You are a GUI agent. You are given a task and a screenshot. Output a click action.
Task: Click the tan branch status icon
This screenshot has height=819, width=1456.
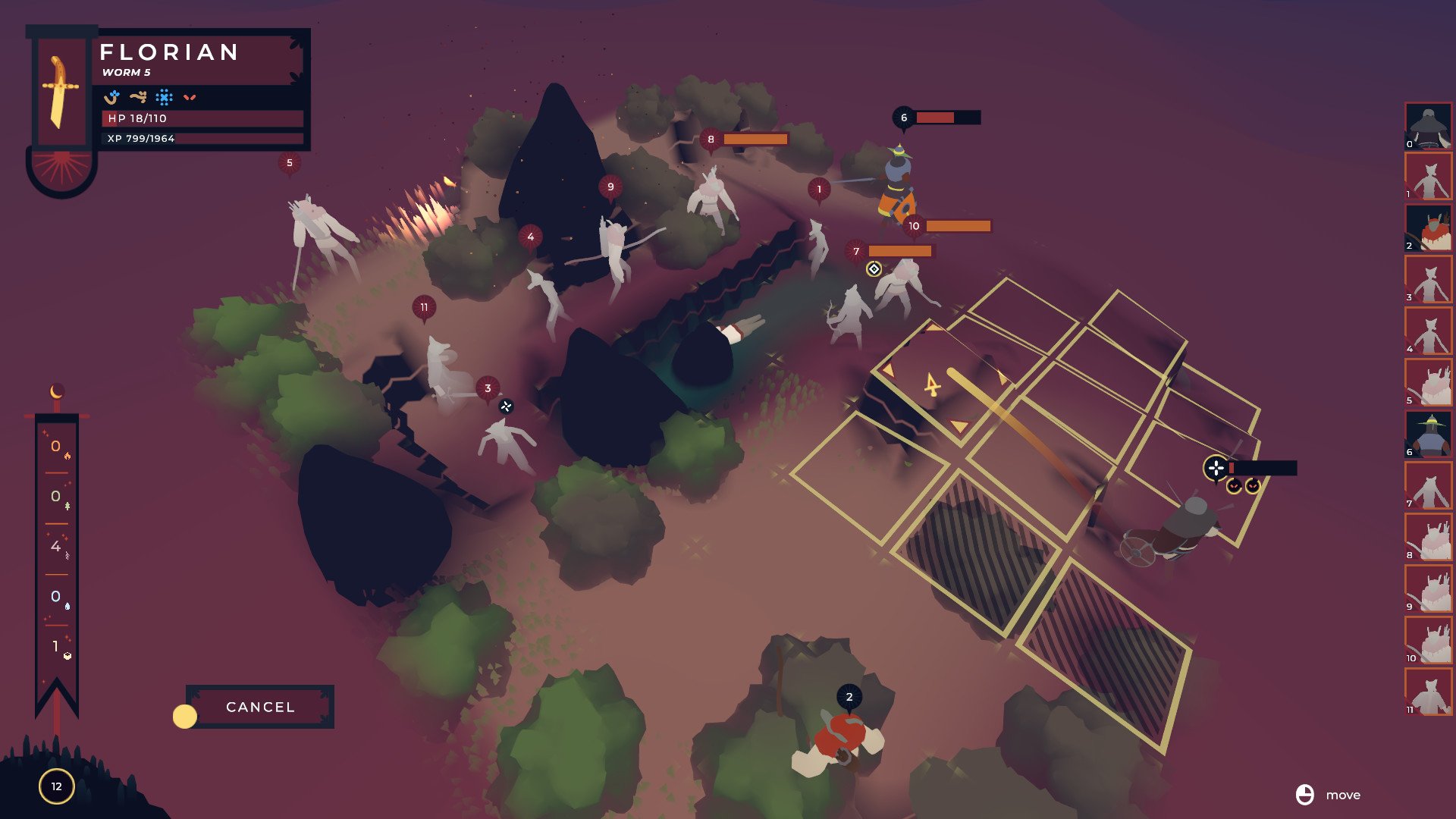tap(138, 97)
